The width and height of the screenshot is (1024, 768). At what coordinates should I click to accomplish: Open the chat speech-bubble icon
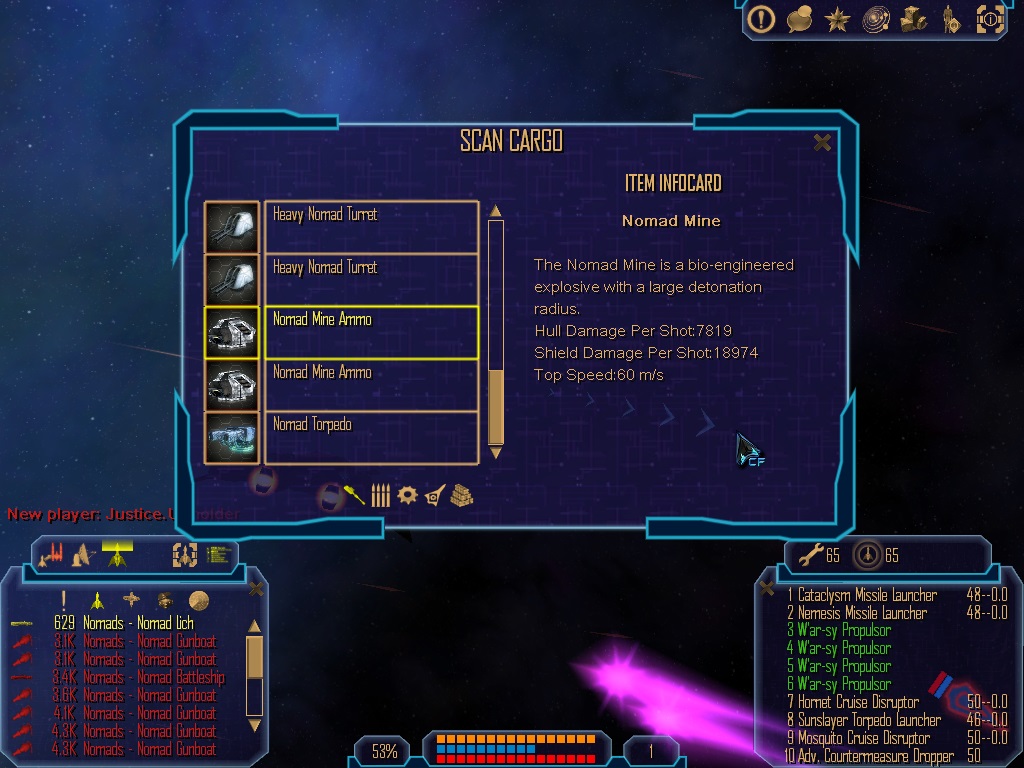tap(799, 19)
